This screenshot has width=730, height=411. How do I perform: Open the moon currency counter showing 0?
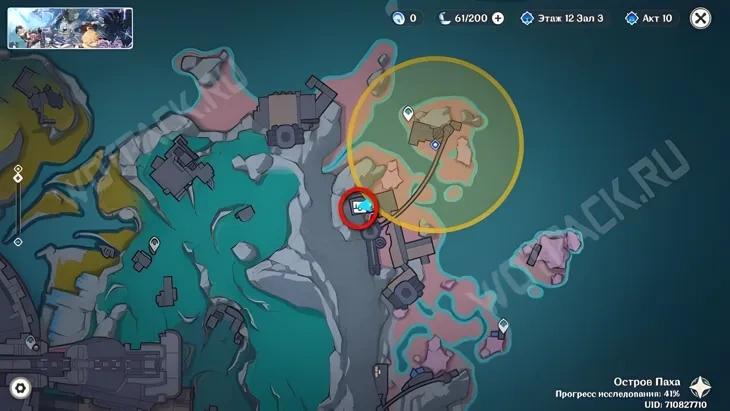404,18
